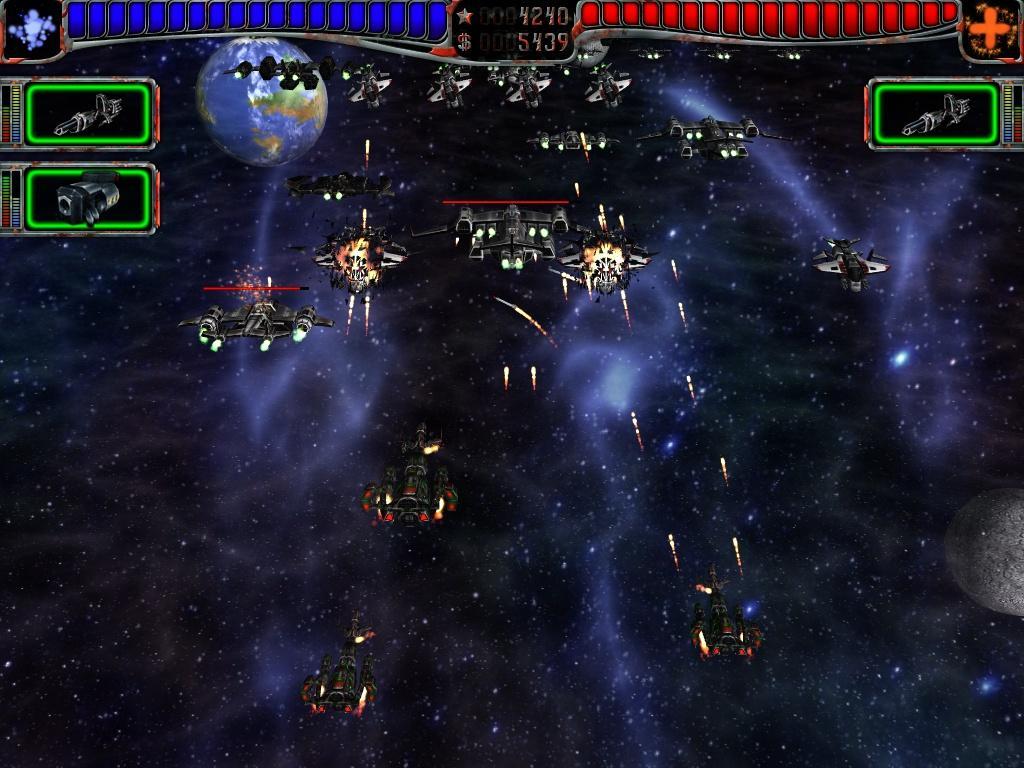
Task: Select the gun slot below the blue shield bar
Action: point(89,113)
